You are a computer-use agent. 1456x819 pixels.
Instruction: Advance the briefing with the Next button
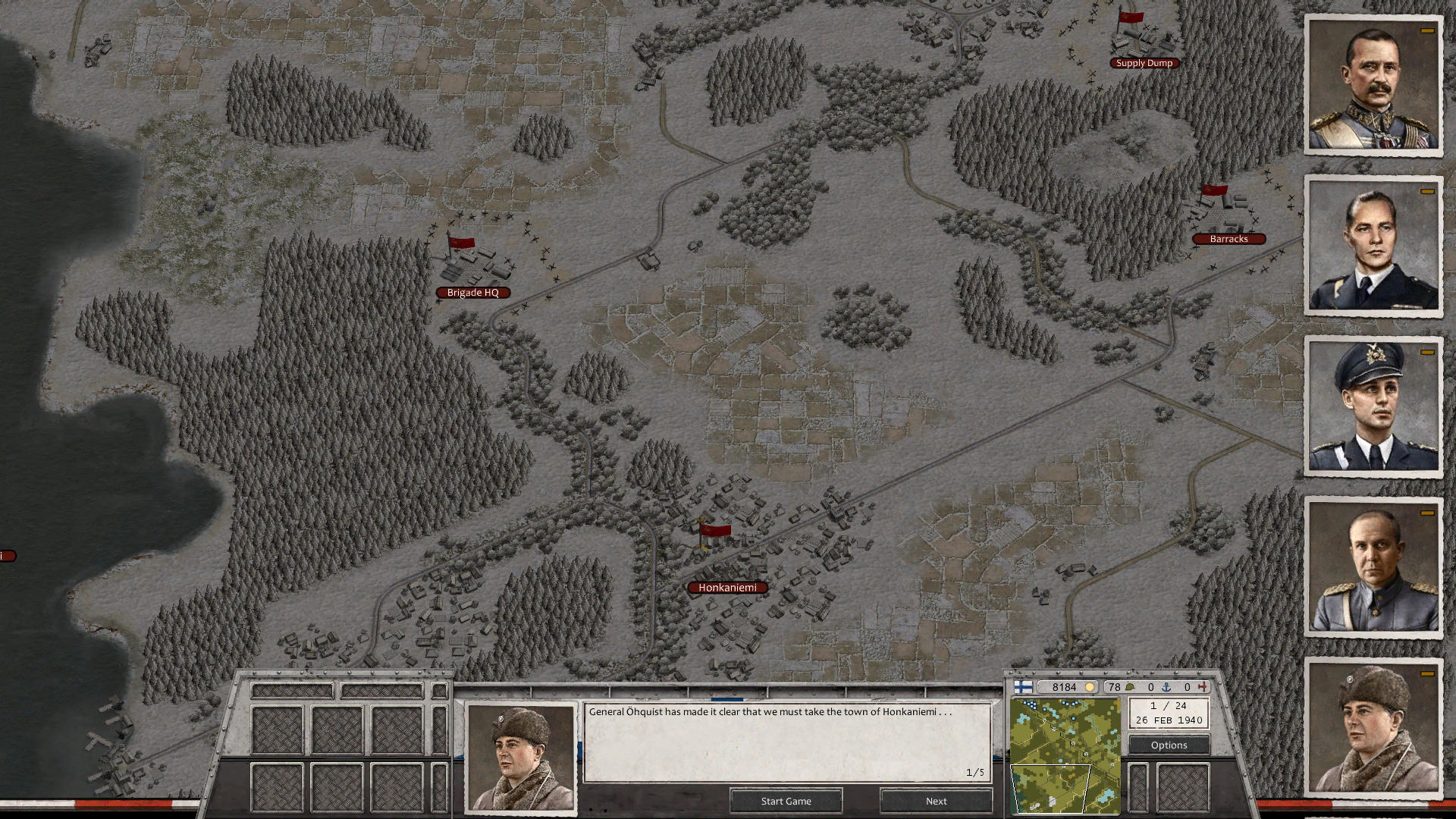(936, 801)
